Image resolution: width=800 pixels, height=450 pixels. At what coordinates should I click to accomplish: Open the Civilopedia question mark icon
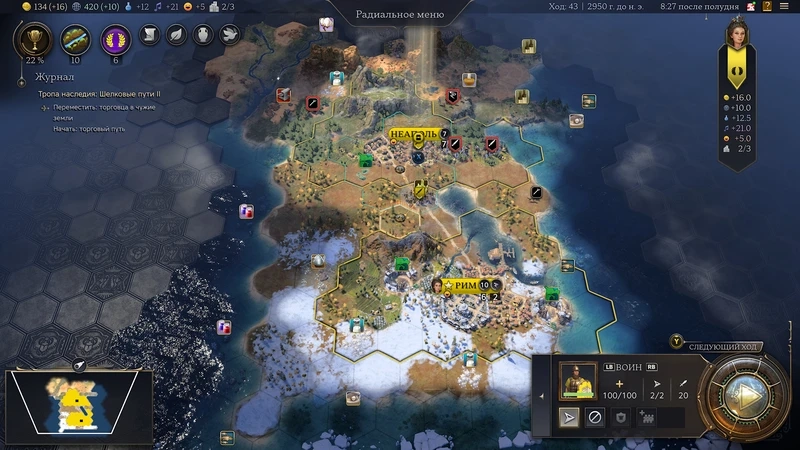[x=766, y=7]
